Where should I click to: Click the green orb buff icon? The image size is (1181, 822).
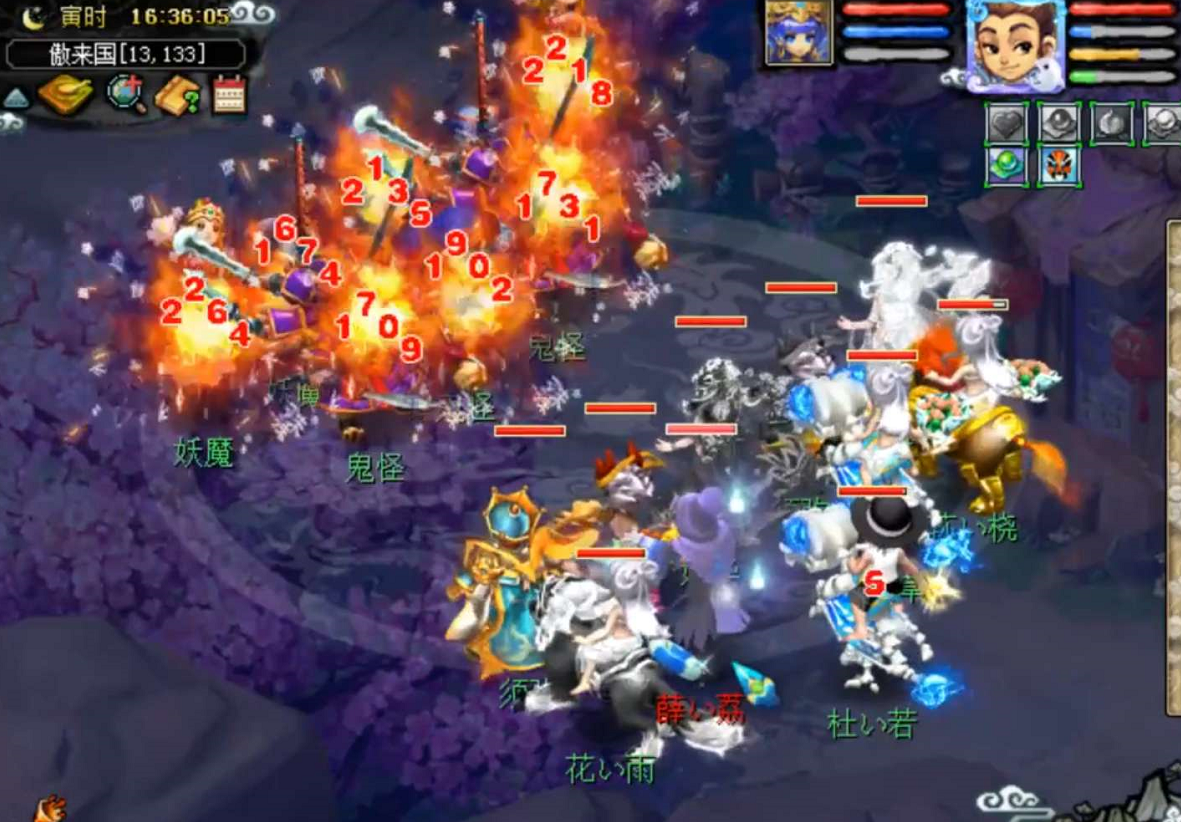1008,166
